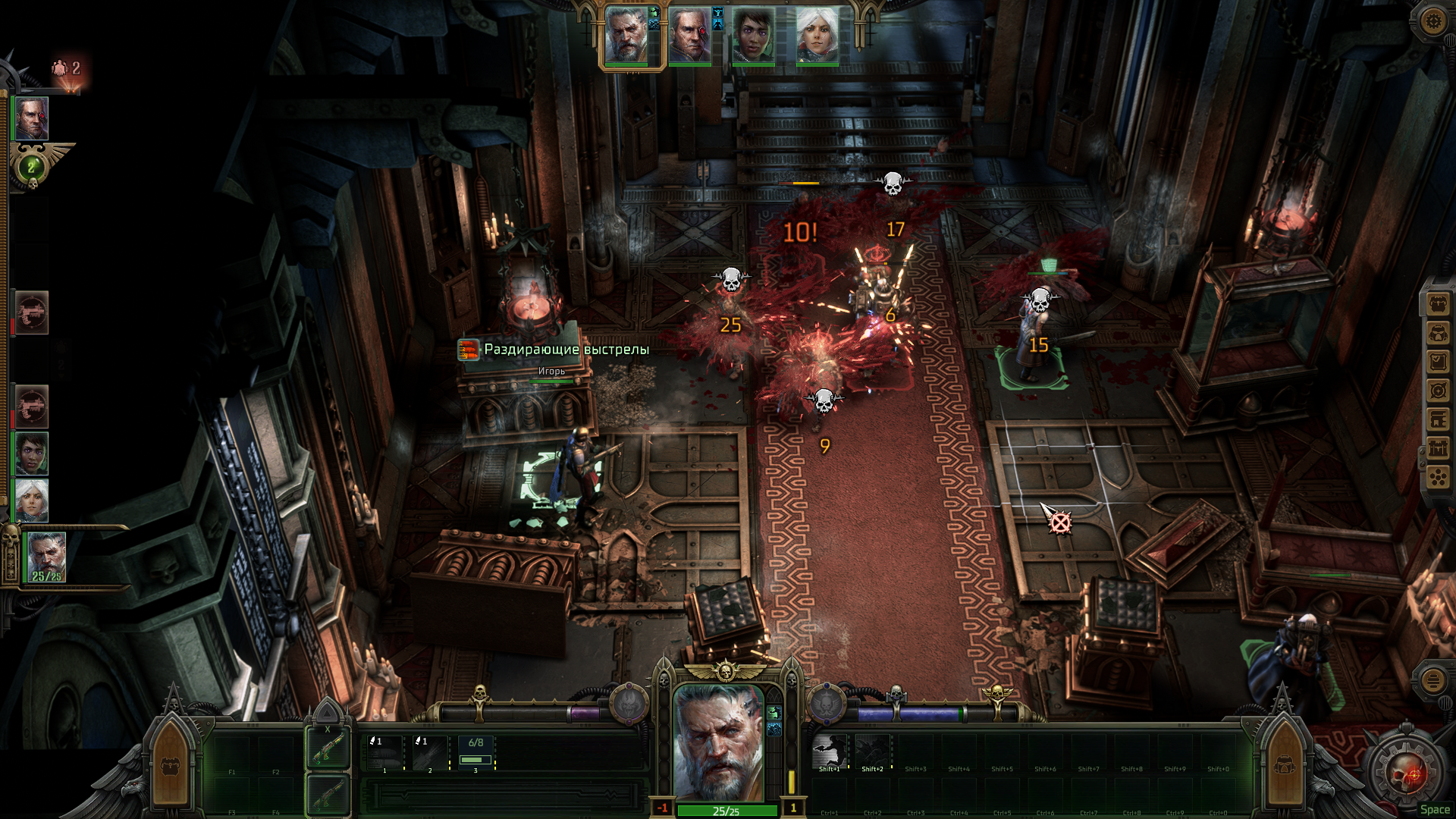Open the settings gear menu
This screenshot has width=1456, height=819.
point(1432,21)
